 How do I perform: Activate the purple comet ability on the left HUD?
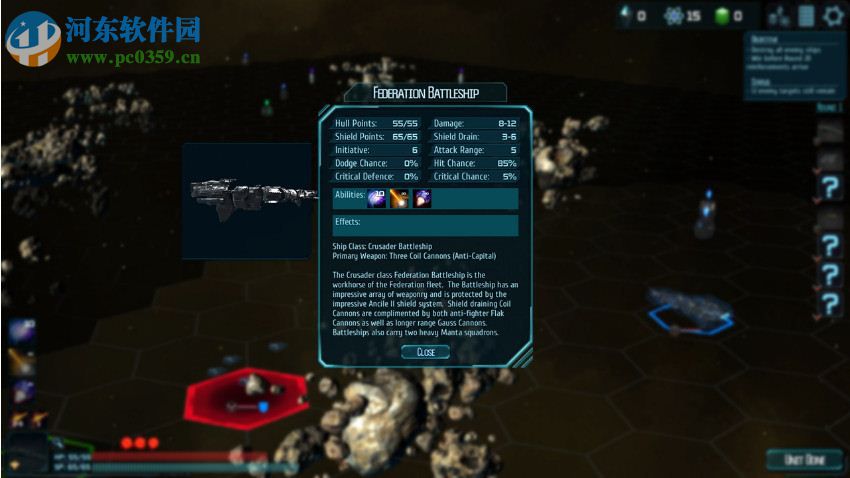pyautogui.click(x=22, y=390)
